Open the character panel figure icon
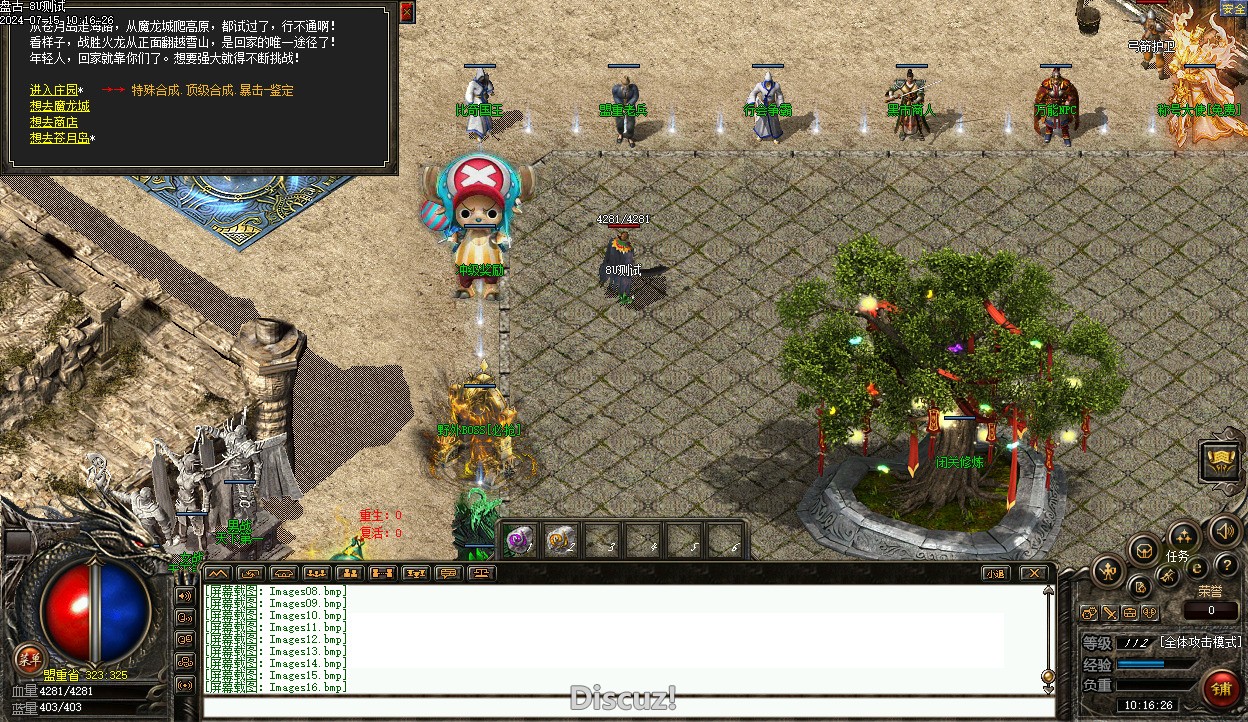1248x722 pixels. tap(1107, 571)
